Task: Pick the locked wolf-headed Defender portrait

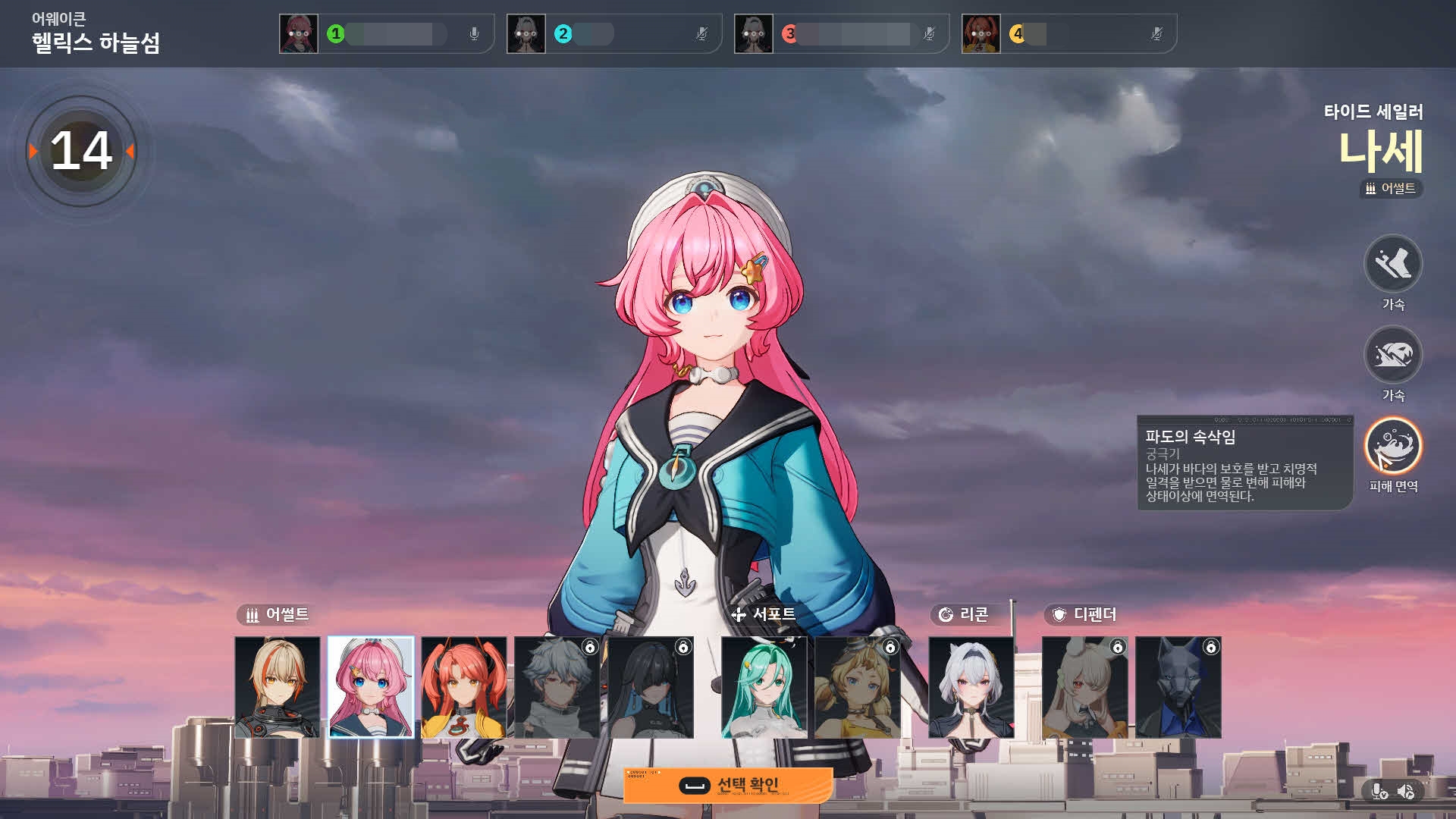Action: point(1178,687)
